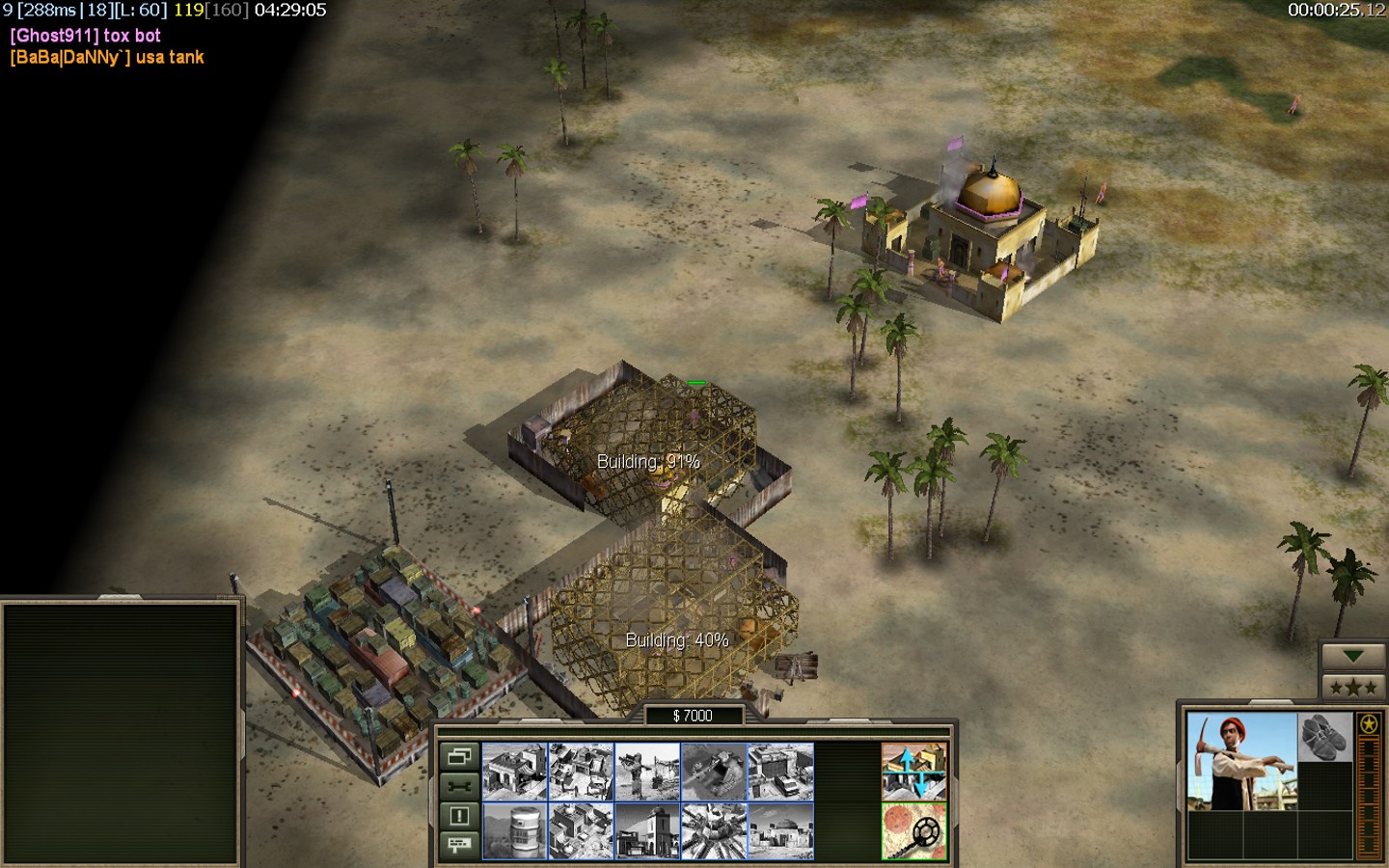Choose the Tunnel Network build icon
Viewport: 1389px width, 868px height.
coord(714,772)
